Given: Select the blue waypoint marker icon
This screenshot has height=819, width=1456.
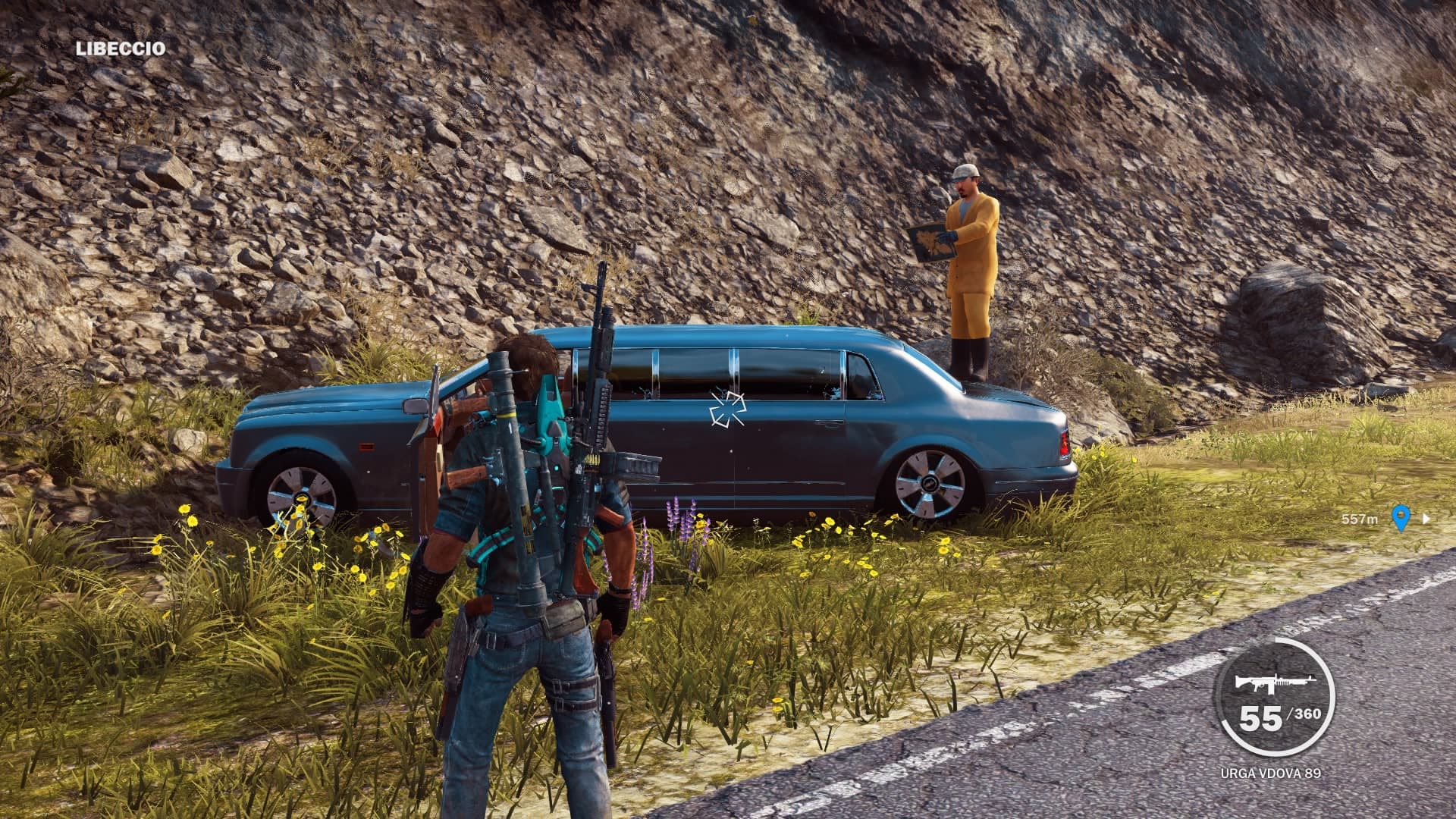Looking at the screenshot, I should (1401, 519).
